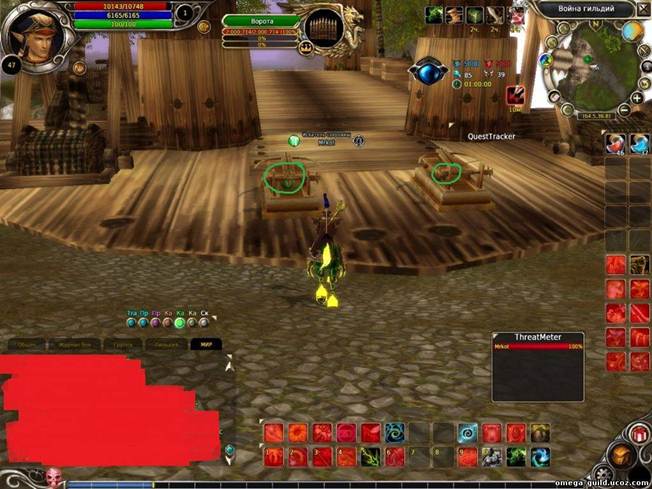Click the scroll buff icon
652x489 pixels.
coord(455,15)
